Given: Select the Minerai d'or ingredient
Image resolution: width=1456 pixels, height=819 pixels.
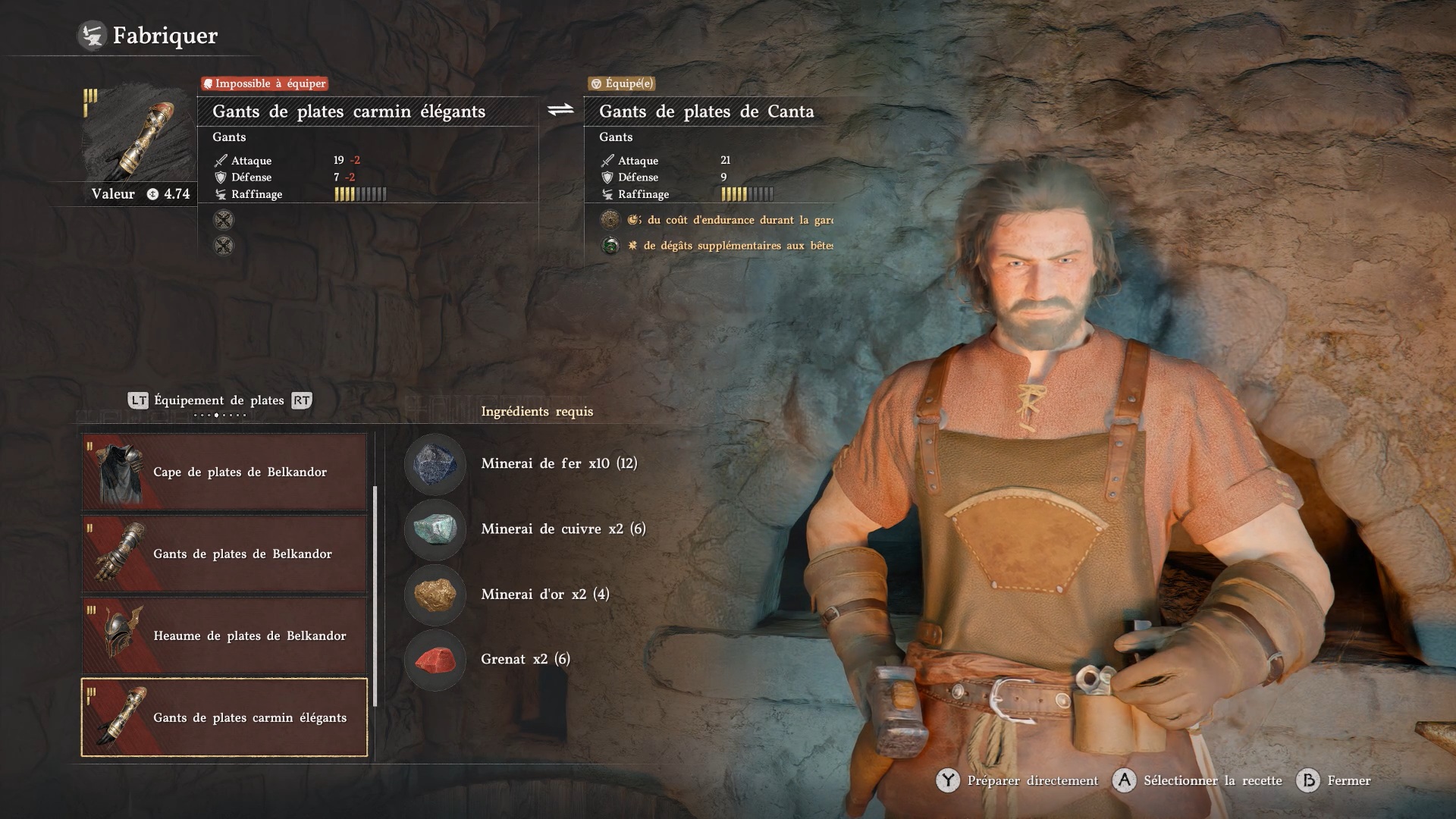Looking at the screenshot, I should tap(435, 594).
